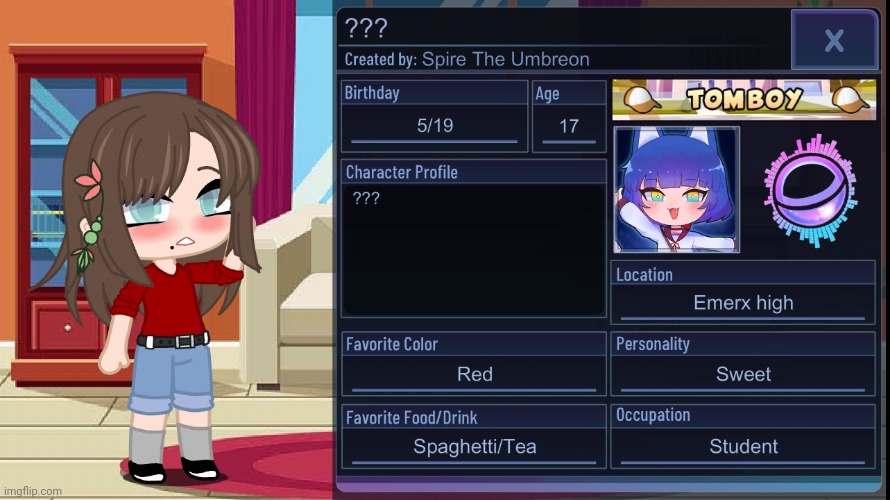The image size is (890, 500).
Task: Open the purple planet music icon
Action: pyautogui.click(x=812, y=190)
